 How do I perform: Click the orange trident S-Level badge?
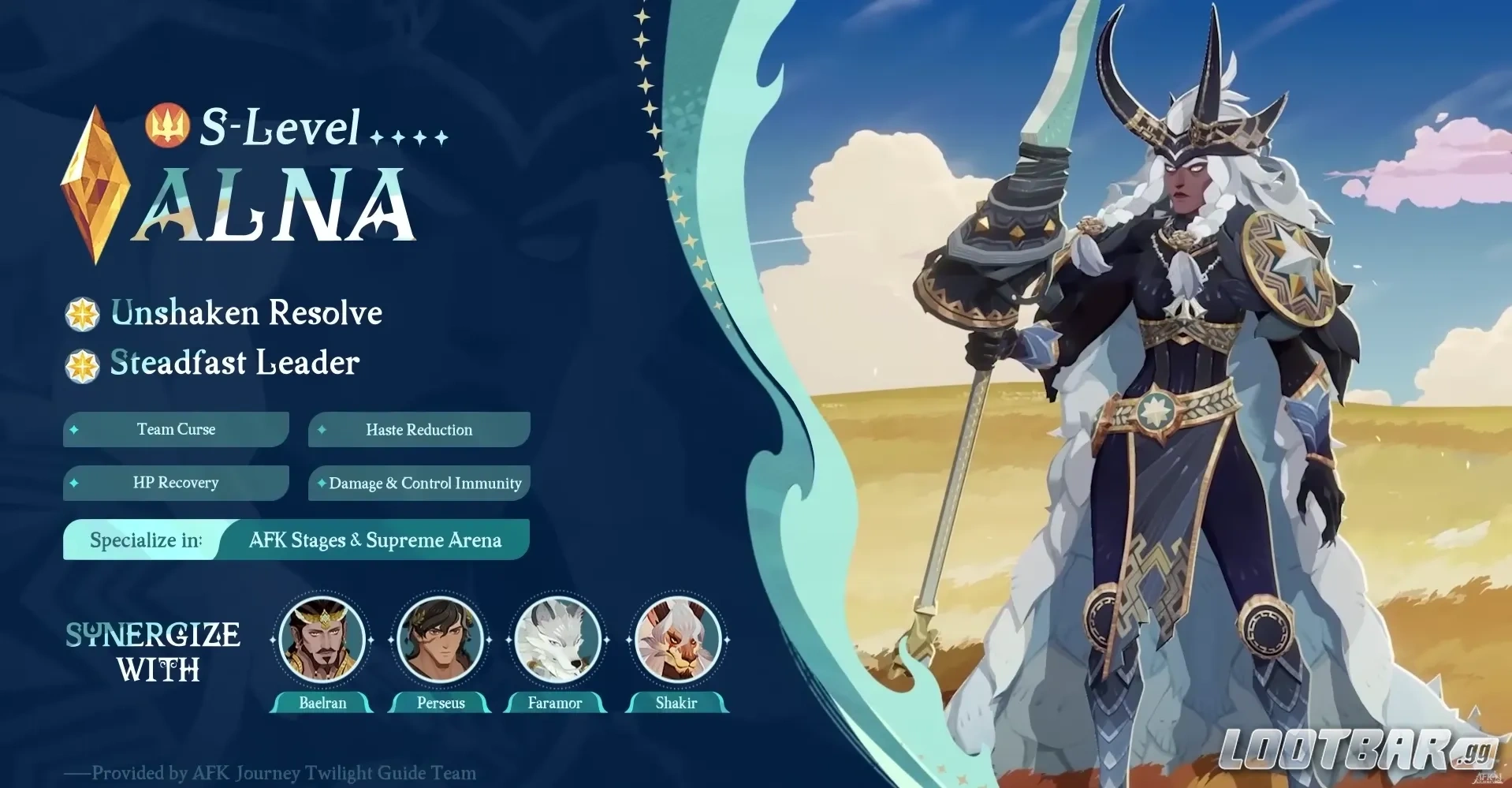pyautogui.click(x=166, y=126)
